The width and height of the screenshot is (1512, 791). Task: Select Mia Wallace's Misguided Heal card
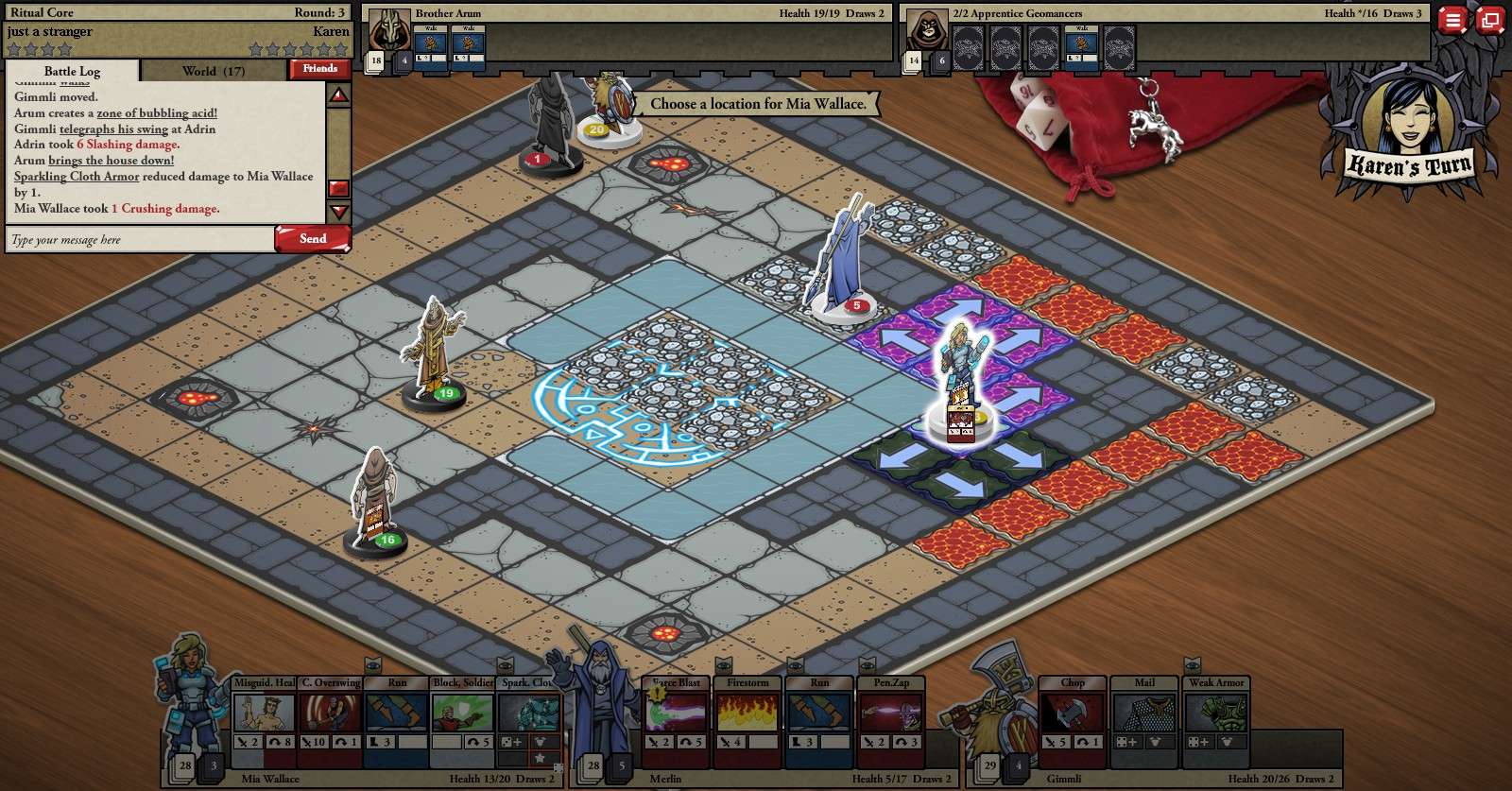coord(265,715)
